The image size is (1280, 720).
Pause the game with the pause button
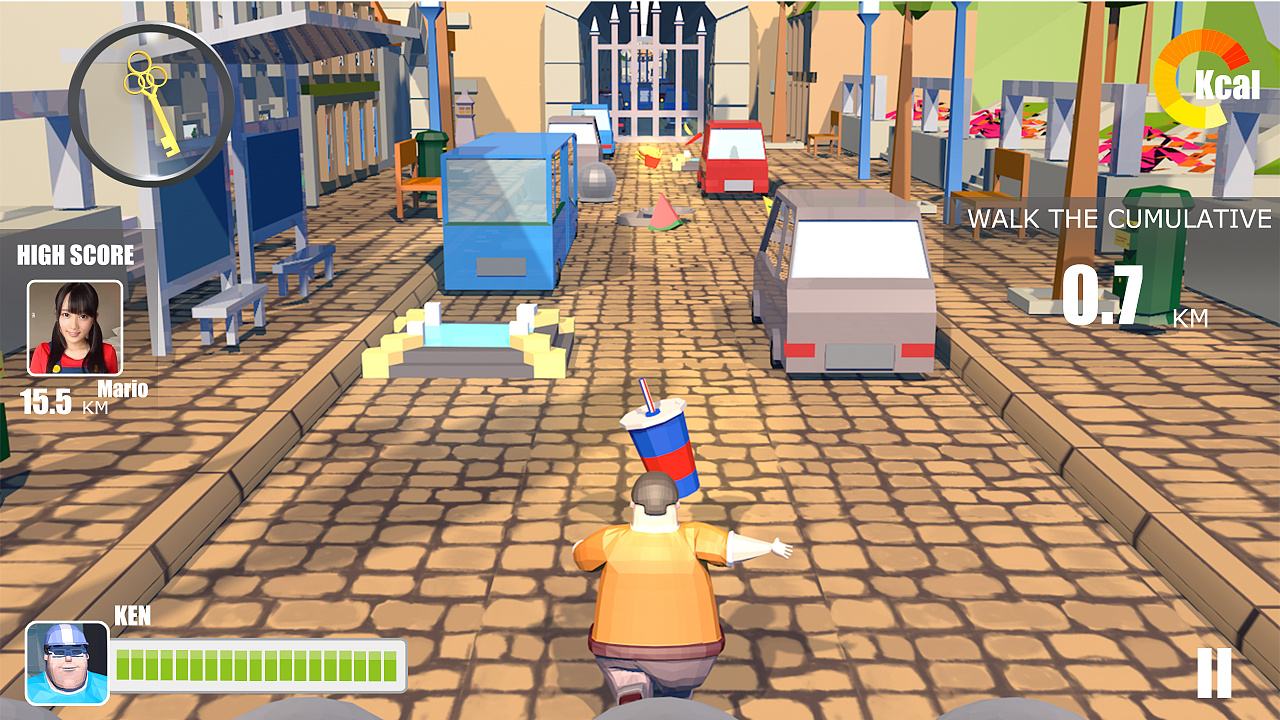pyautogui.click(x=1214, y=672)
